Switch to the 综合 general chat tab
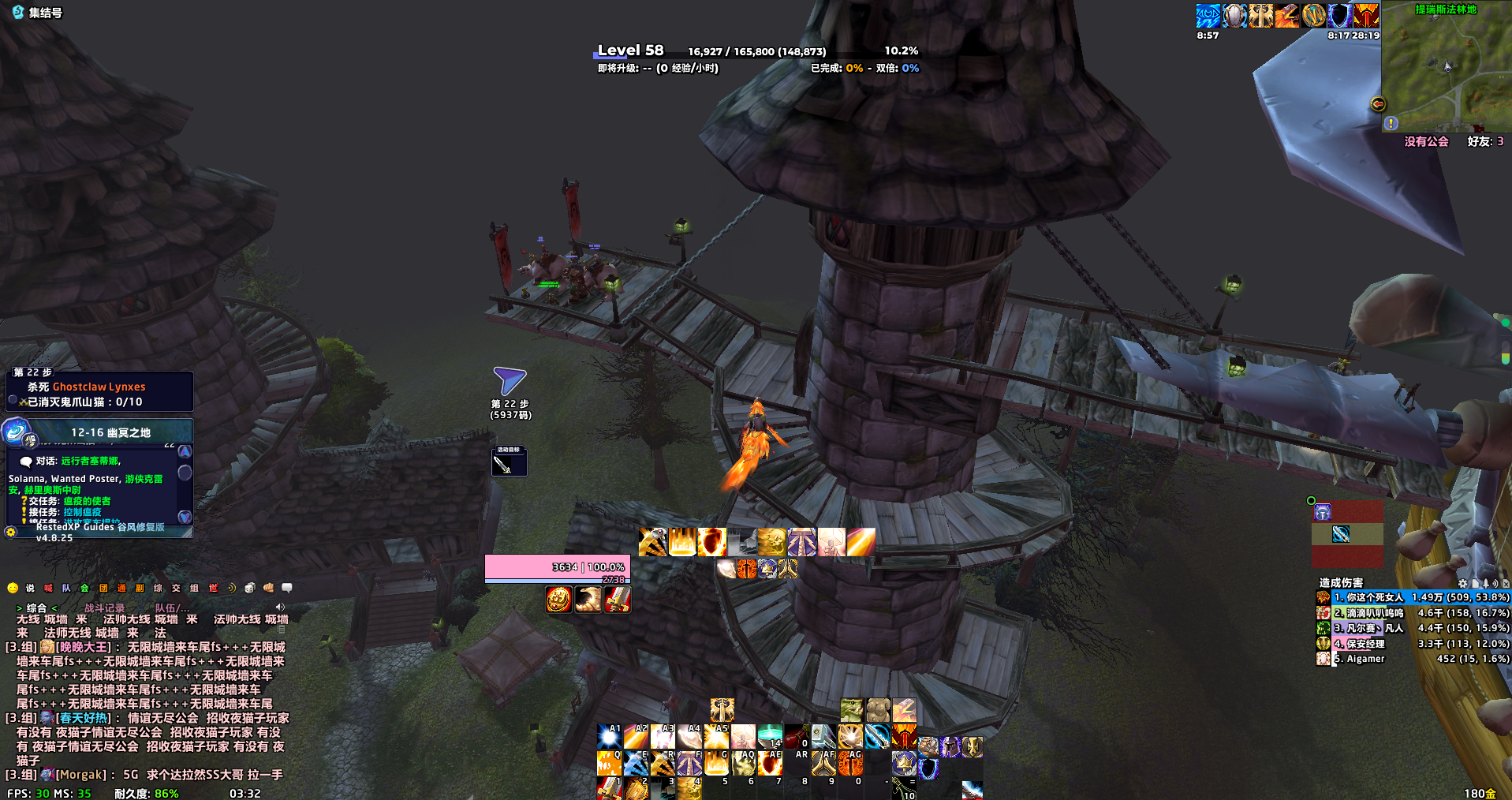Screen dimensions: 1512x800 coord(36,608)
